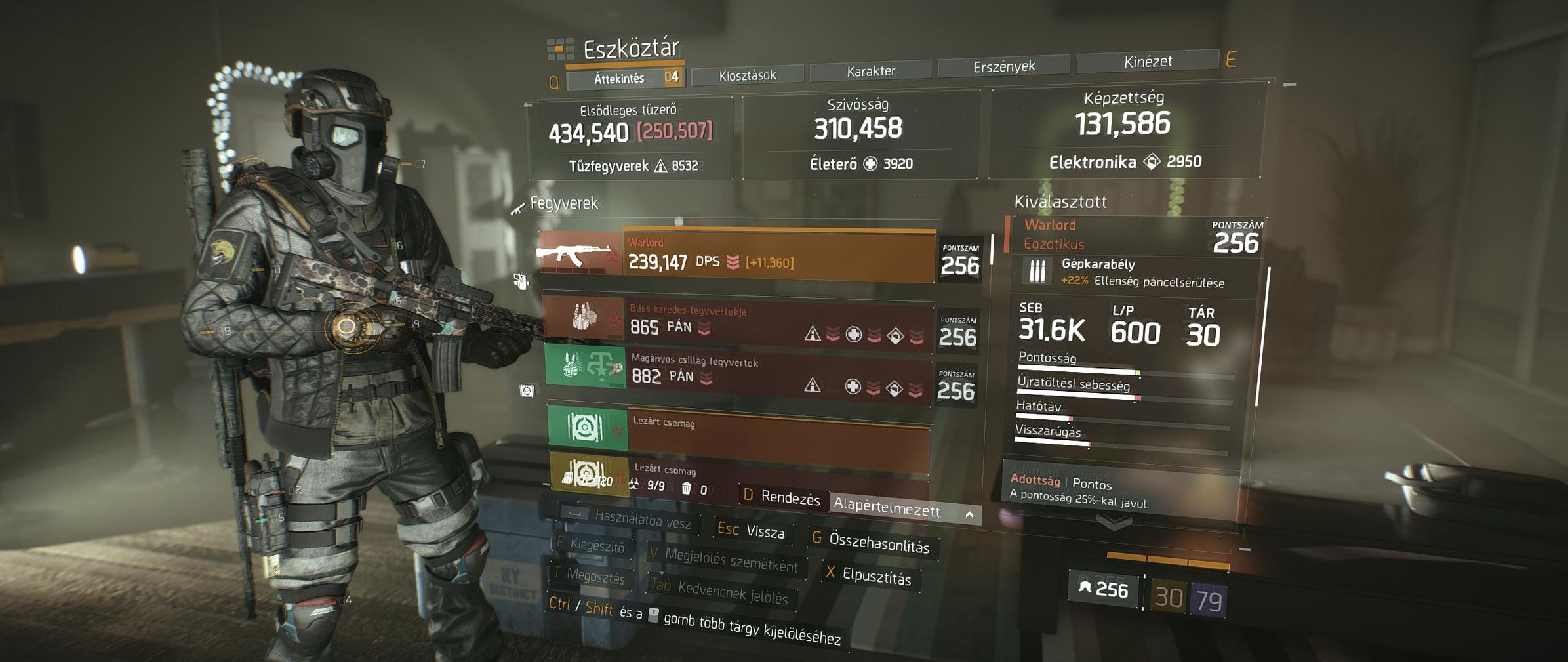Open the Kiosztások tab
The height and width of the screenshot is (662, 1568).
[x=747, y=75]
